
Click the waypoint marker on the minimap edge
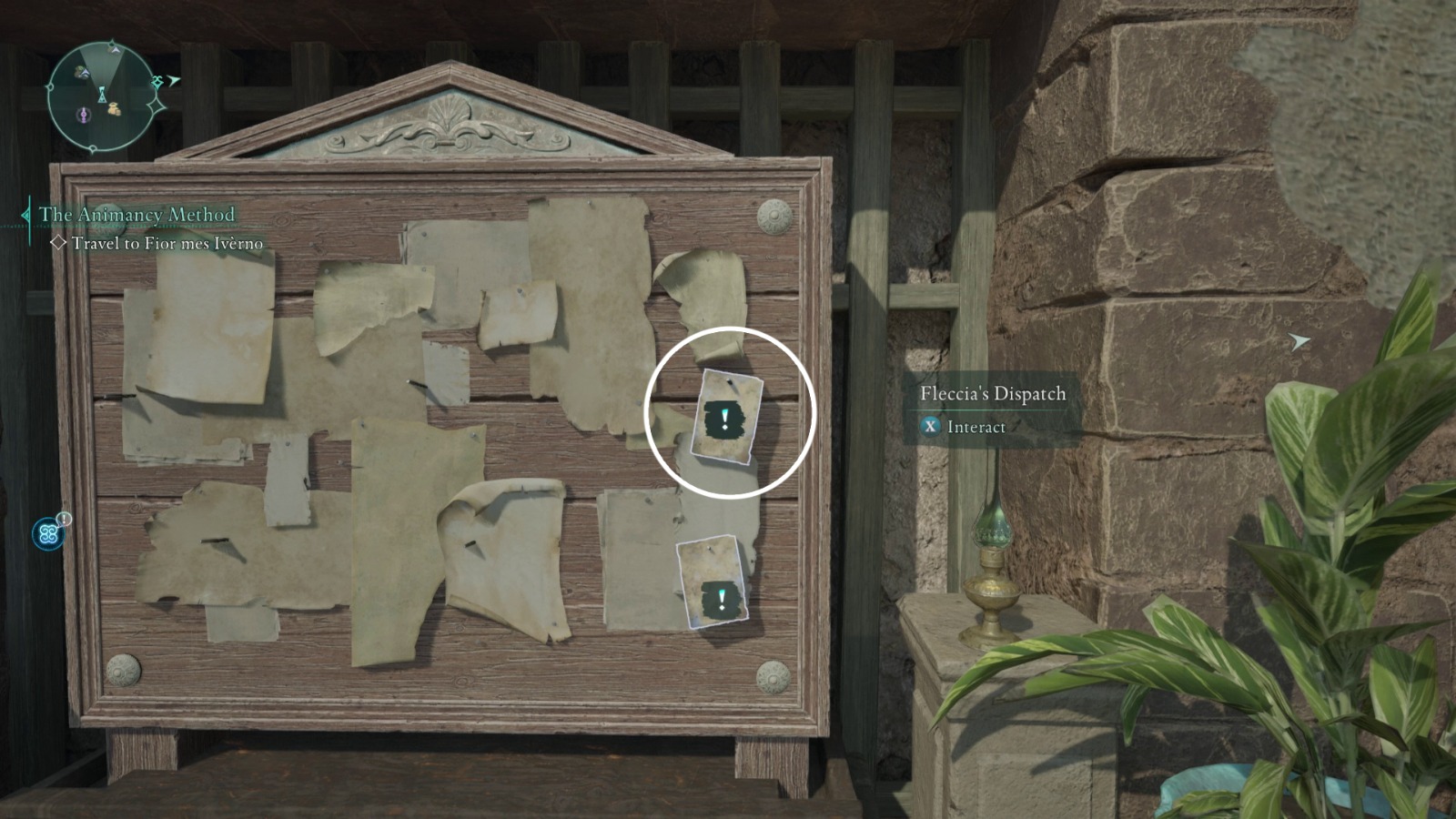(x=157, y=82)
